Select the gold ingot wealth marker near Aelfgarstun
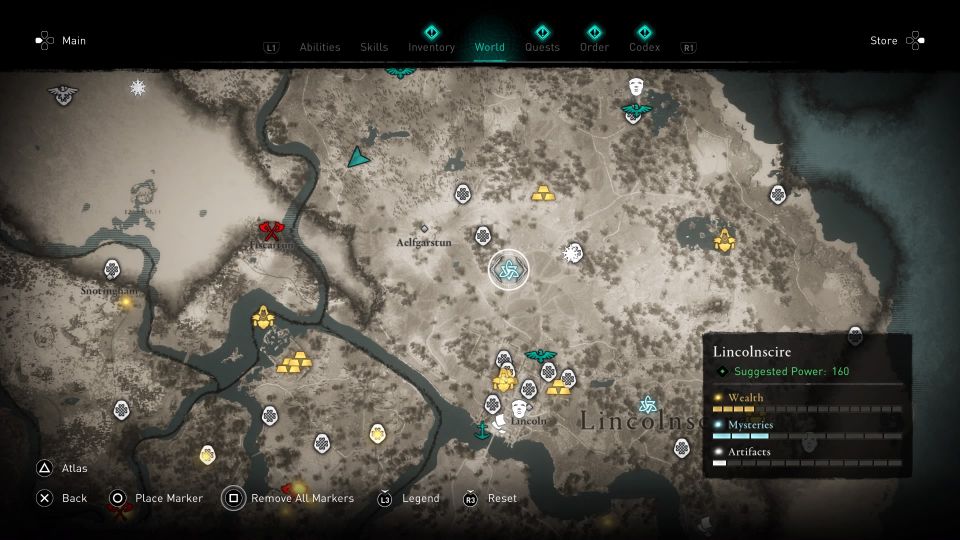 pos(543,193)
